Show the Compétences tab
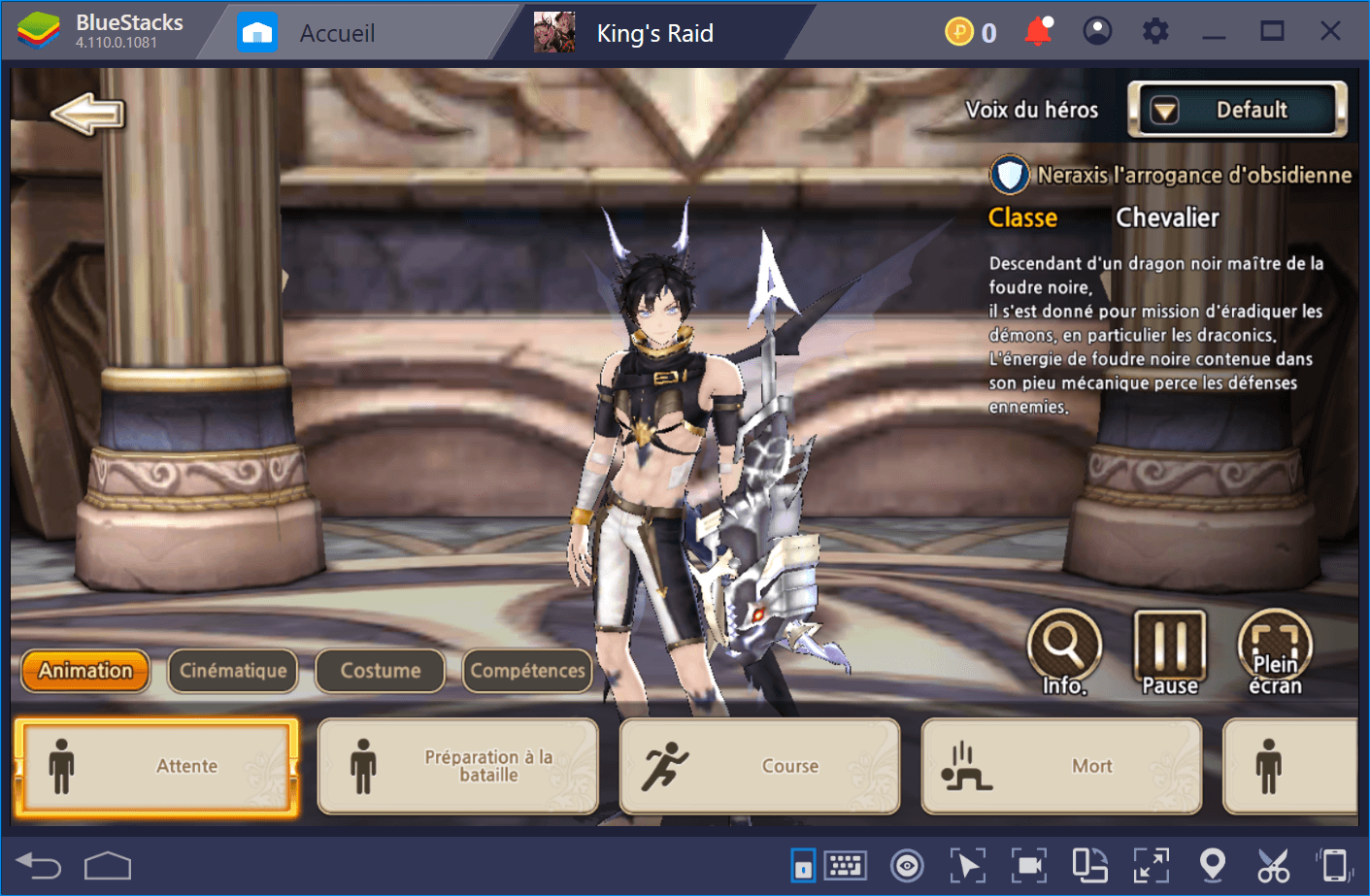 click(x=527, y=671)
